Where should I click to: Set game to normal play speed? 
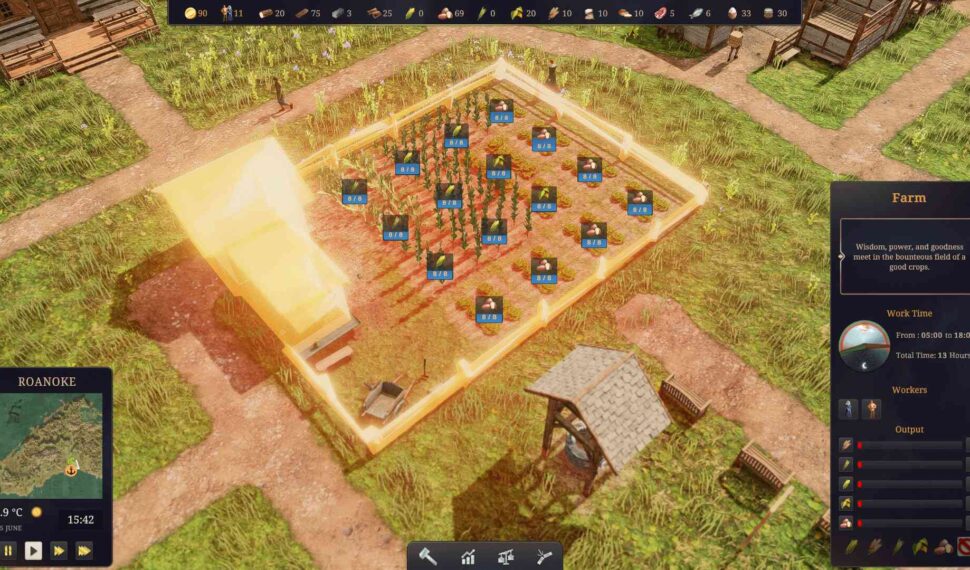point(34,550)
